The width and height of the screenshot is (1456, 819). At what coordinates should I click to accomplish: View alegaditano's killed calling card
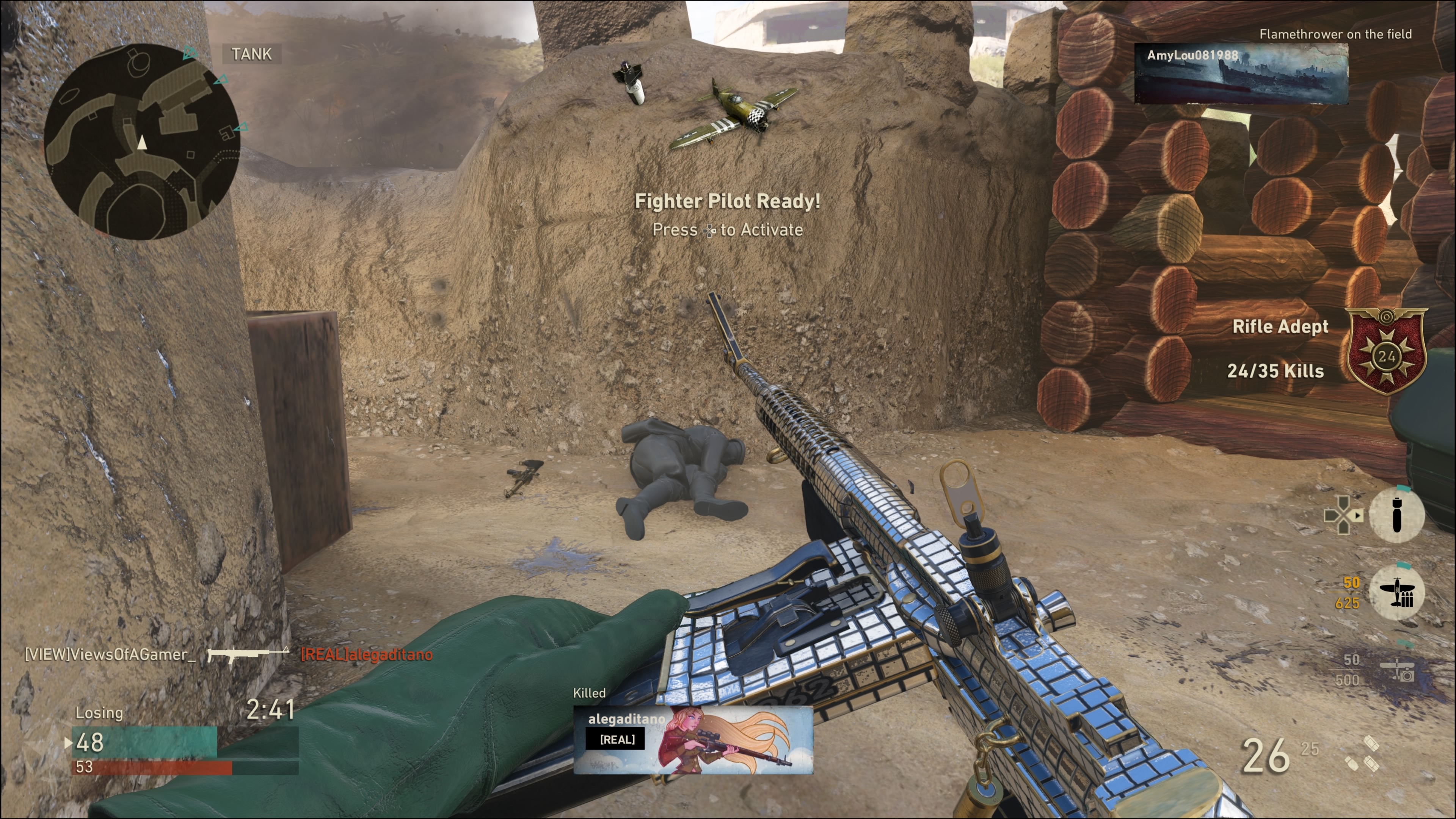point(693,739)
